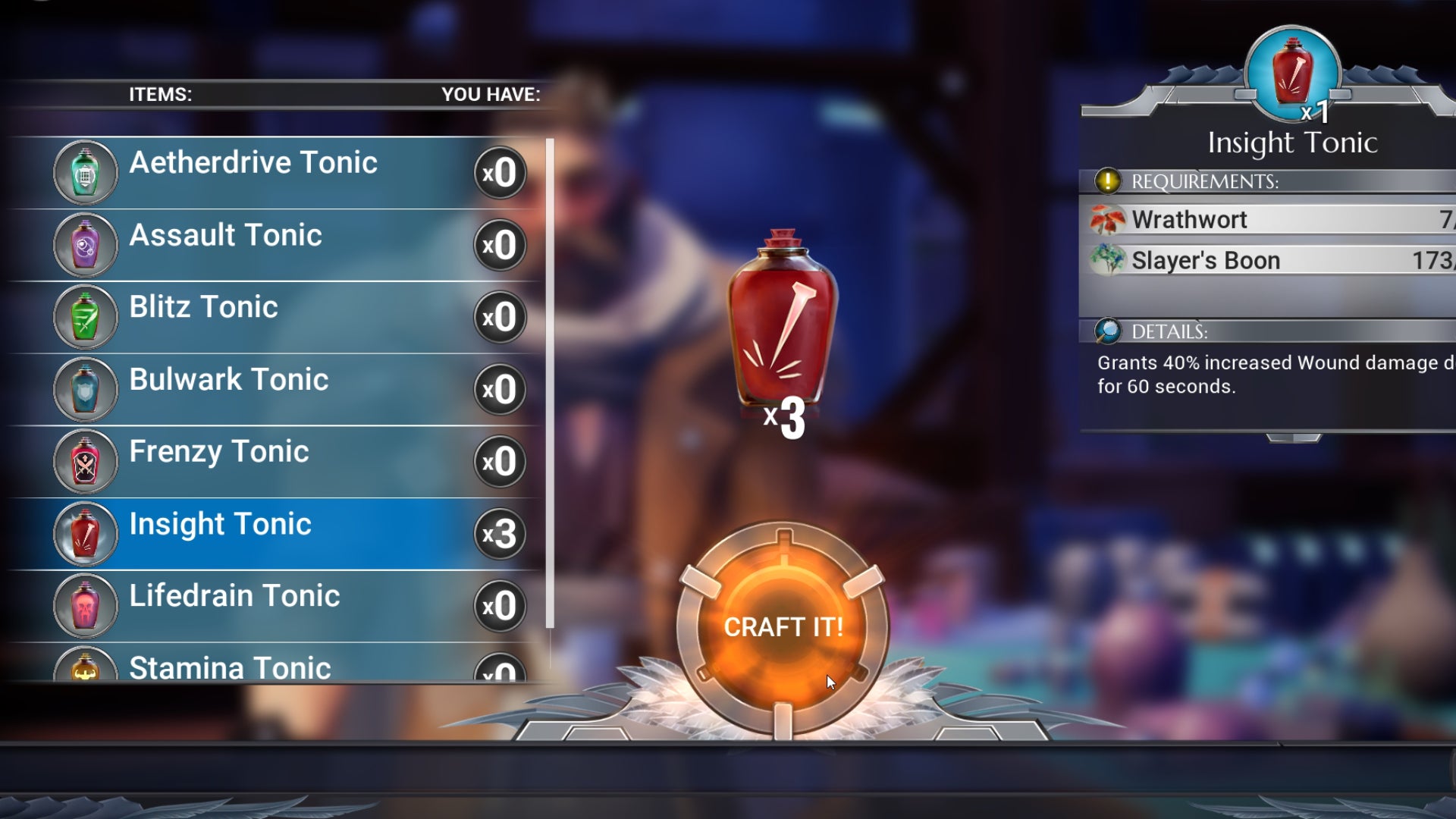Select the Frenzy Tonic bottle icon
This screenshot has width=1456, height=819.
tap(85, 460)
